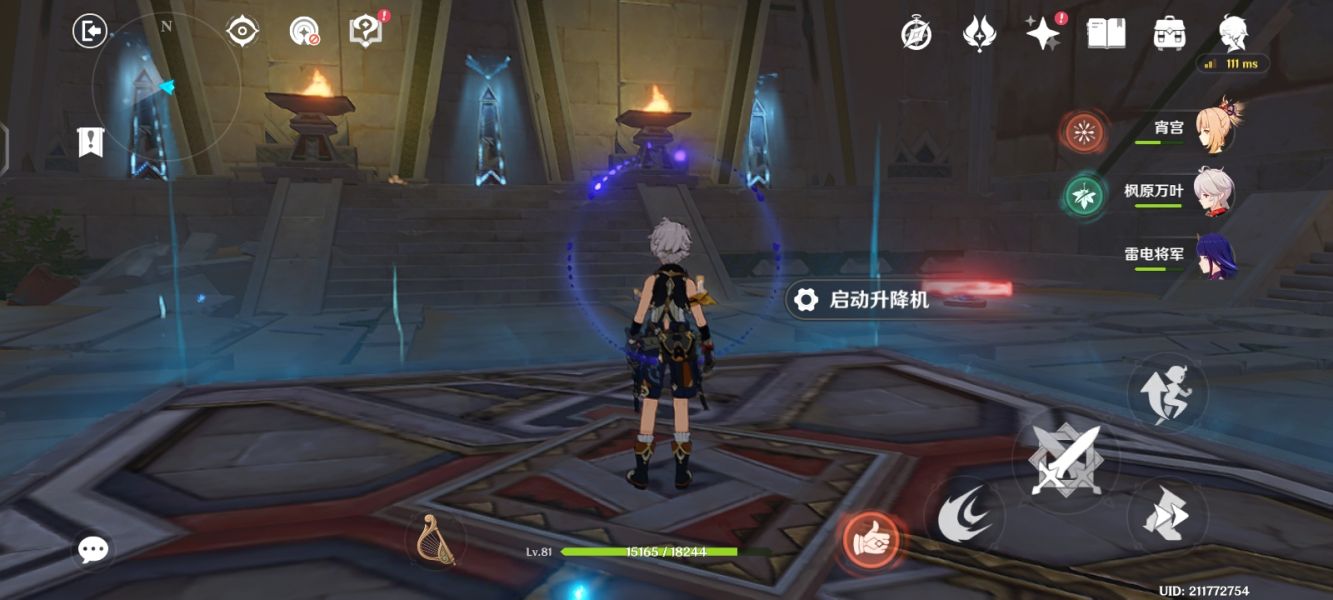Open the wish star icon

[1043, 34]
